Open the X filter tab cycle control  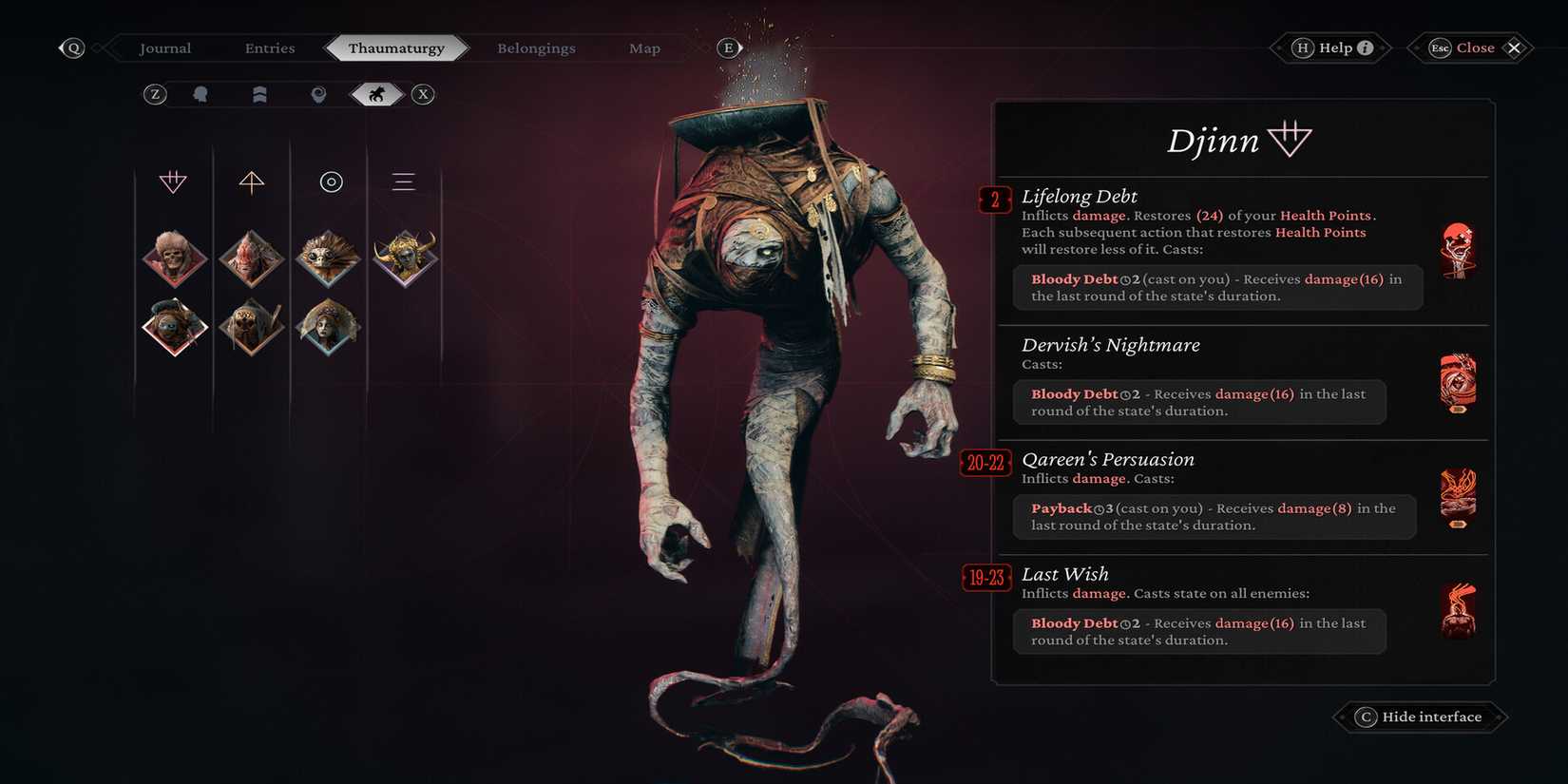tap(423, 94)
